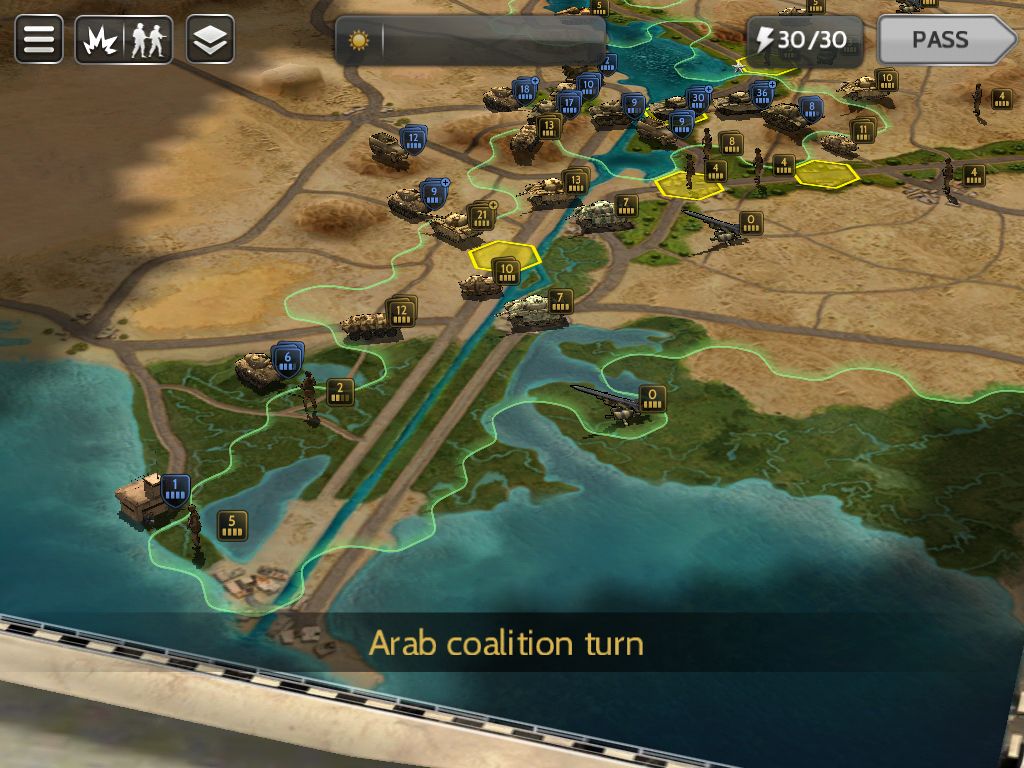The width and height of the screenshot is (1024, 768).
Task: Open the hamburger main menu
Action: coord(39,40)
